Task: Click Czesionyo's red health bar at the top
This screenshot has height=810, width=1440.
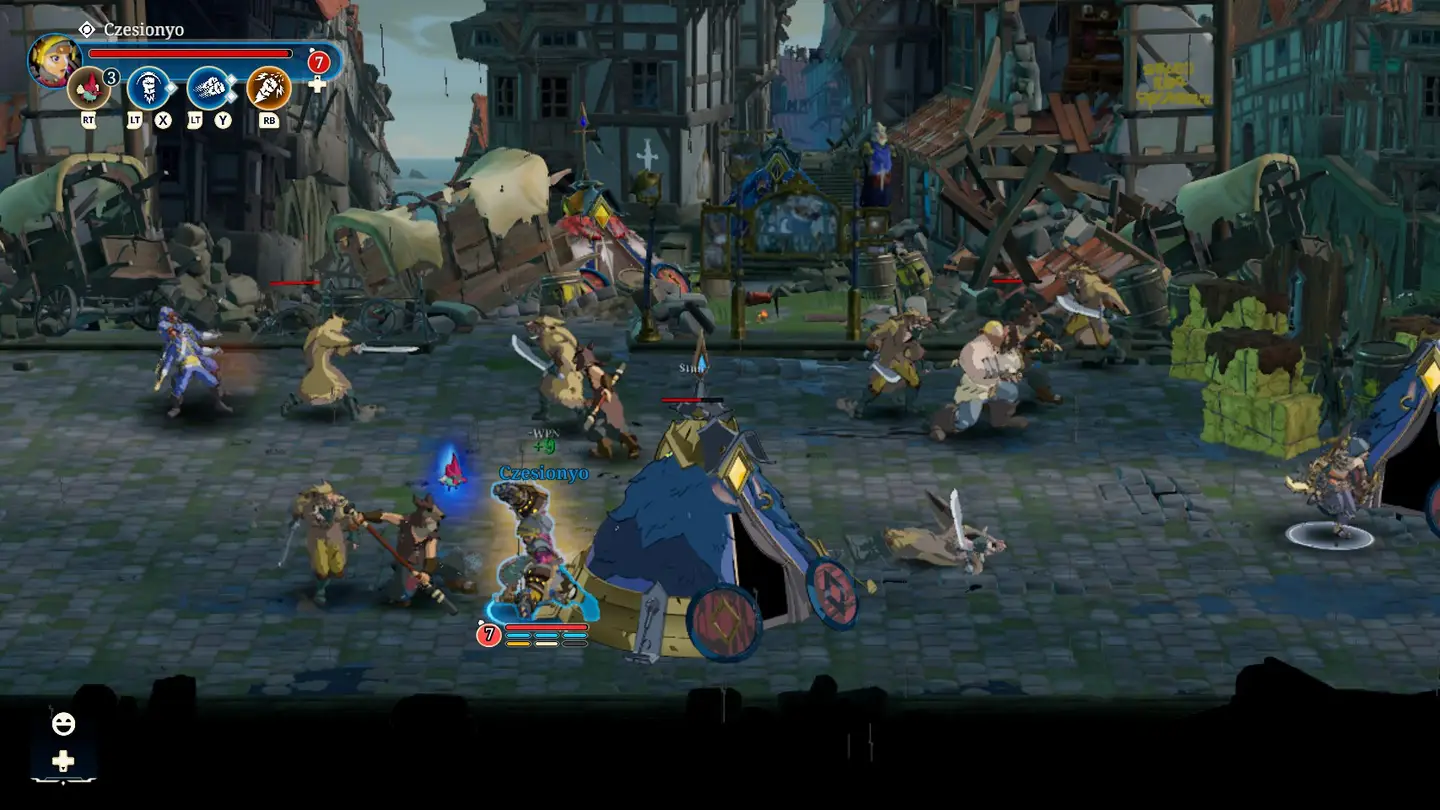Action: click(189, 53)
